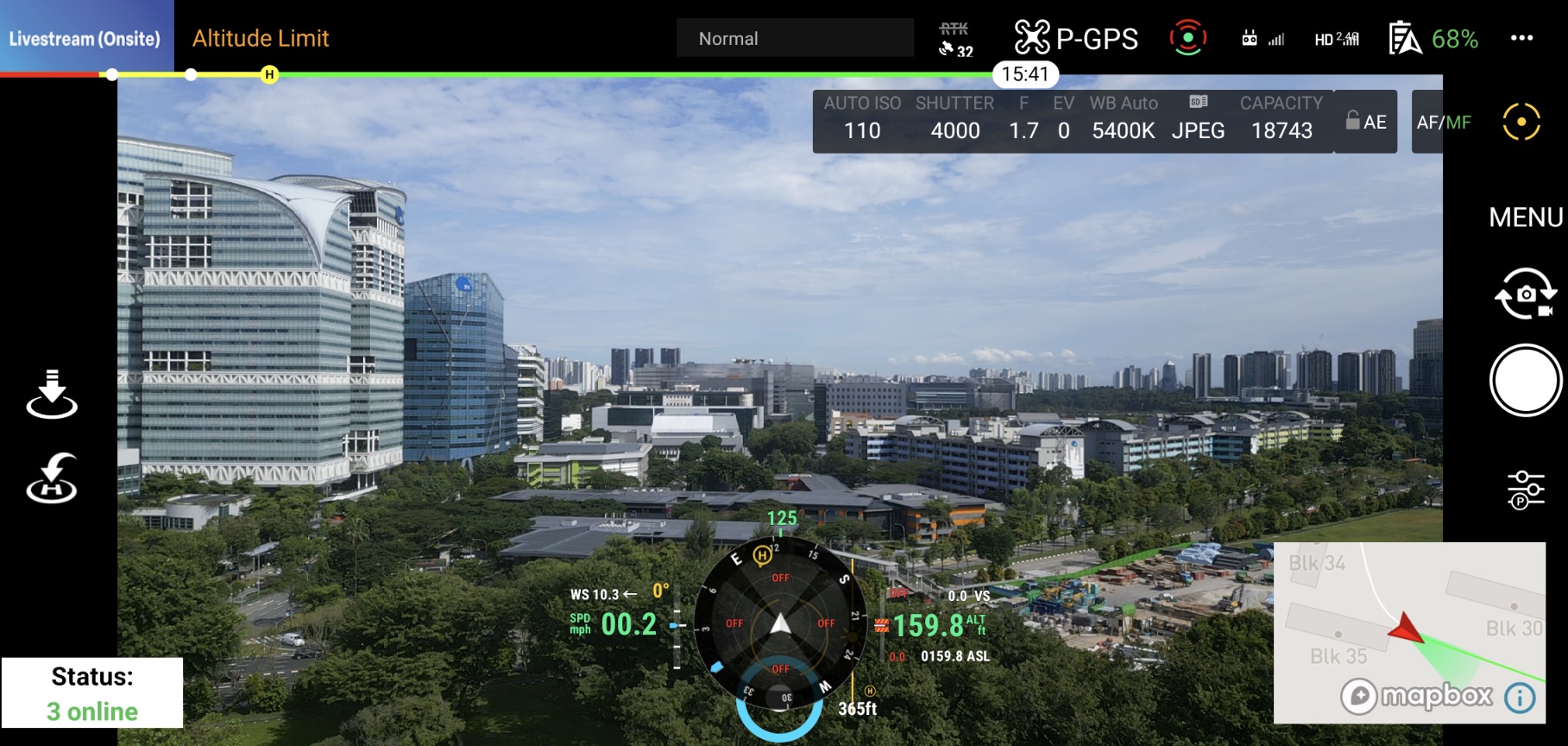Open the Normal flight mode dropdown
The width and height of the screenshot is (1568, 746).
click(794, 38)
